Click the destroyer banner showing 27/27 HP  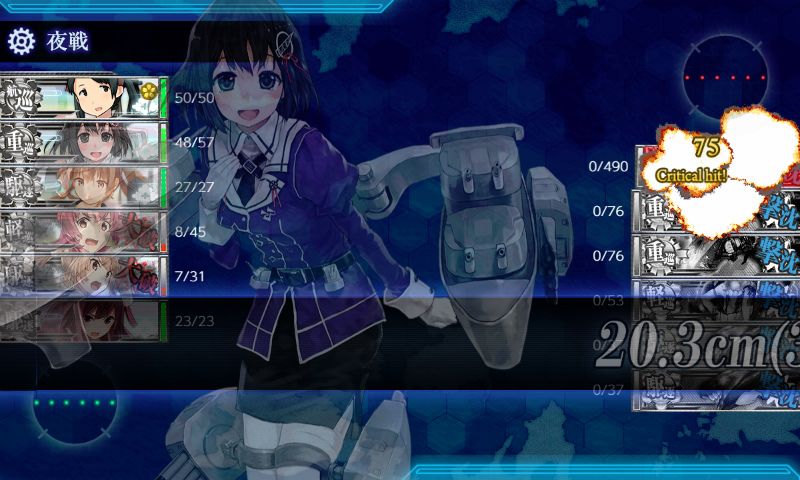point(82,186)
